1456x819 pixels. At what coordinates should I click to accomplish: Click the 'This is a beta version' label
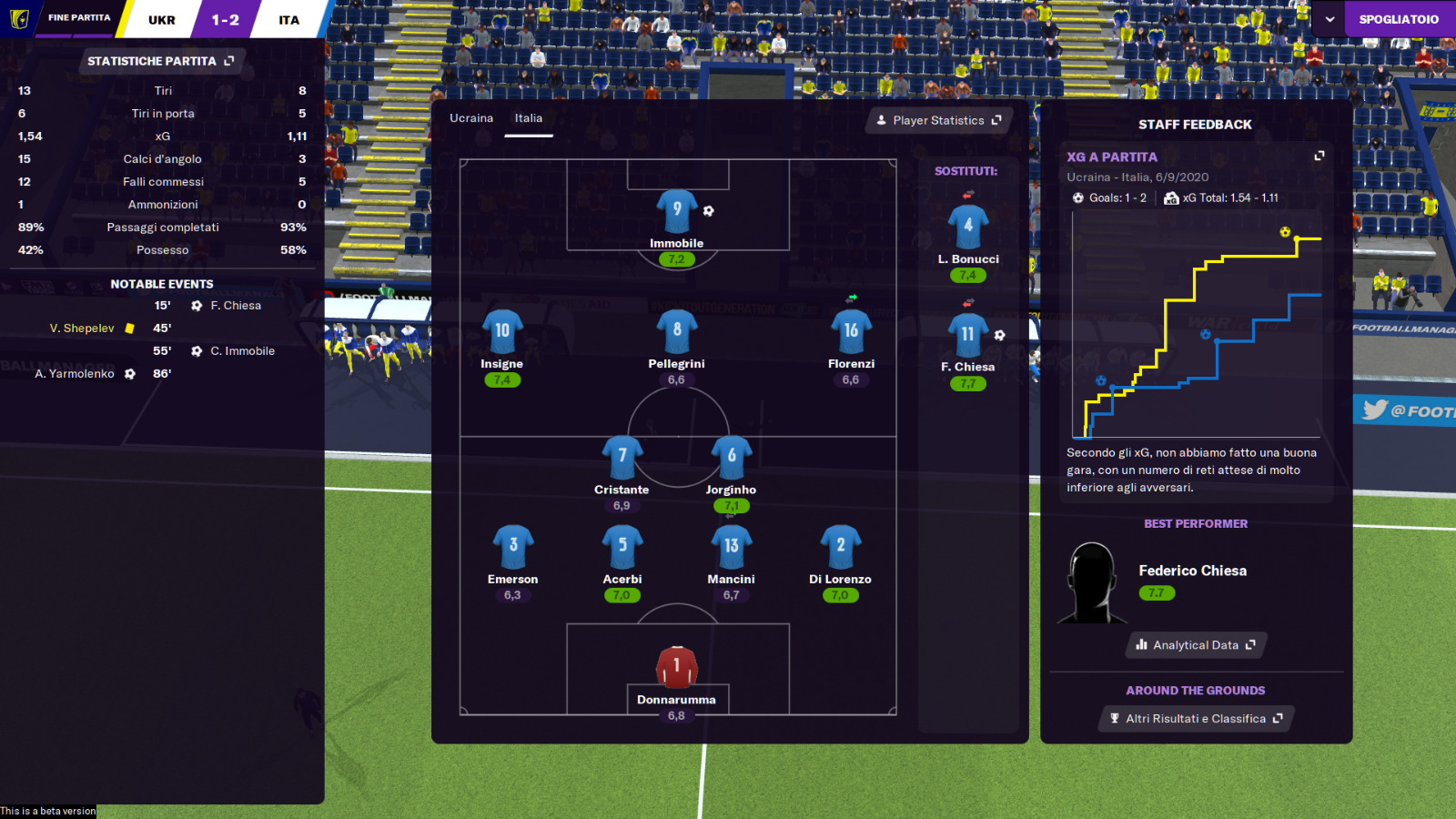coord(47,810)
